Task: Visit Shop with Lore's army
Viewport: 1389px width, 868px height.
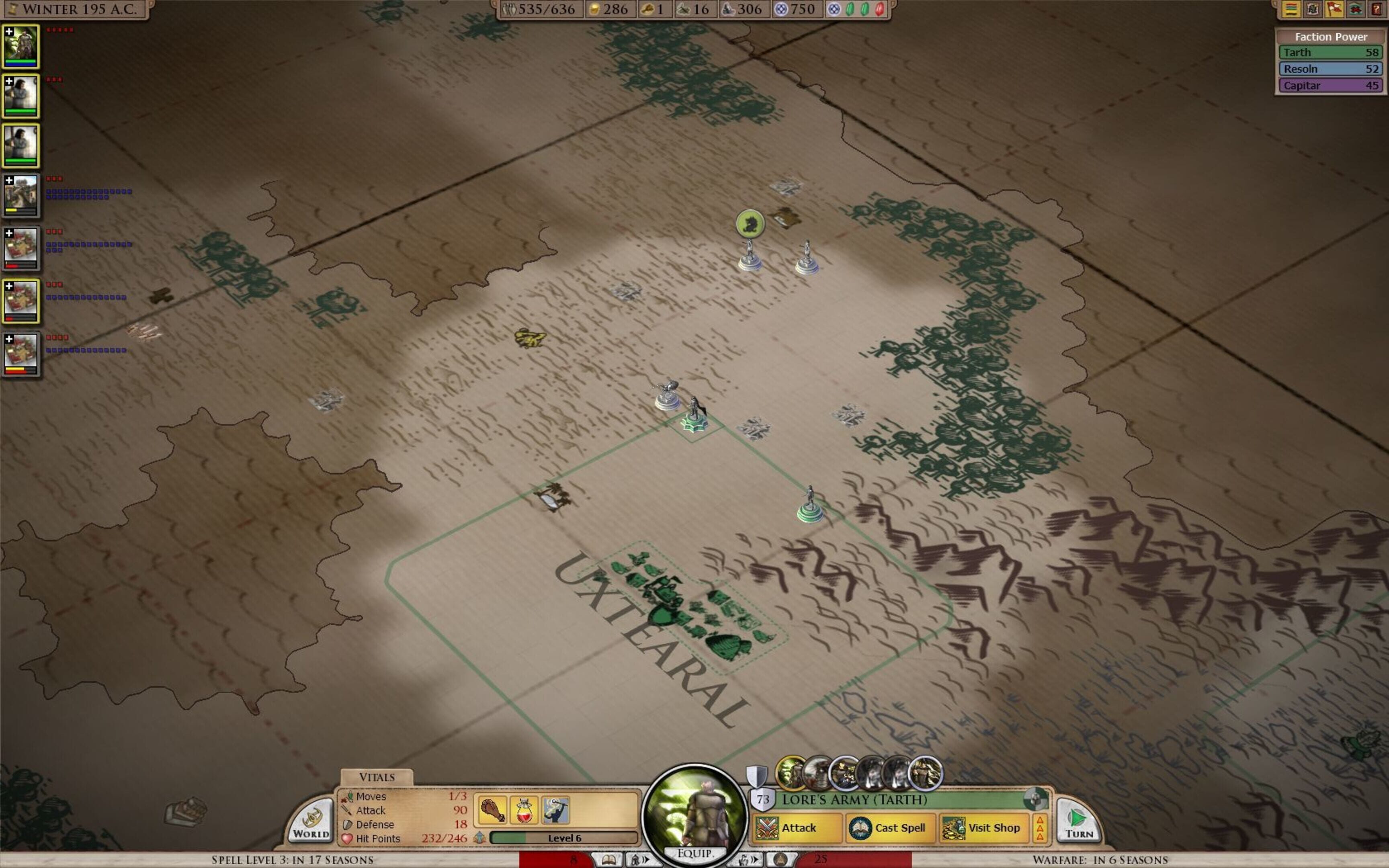Action: tap(984, 828)
